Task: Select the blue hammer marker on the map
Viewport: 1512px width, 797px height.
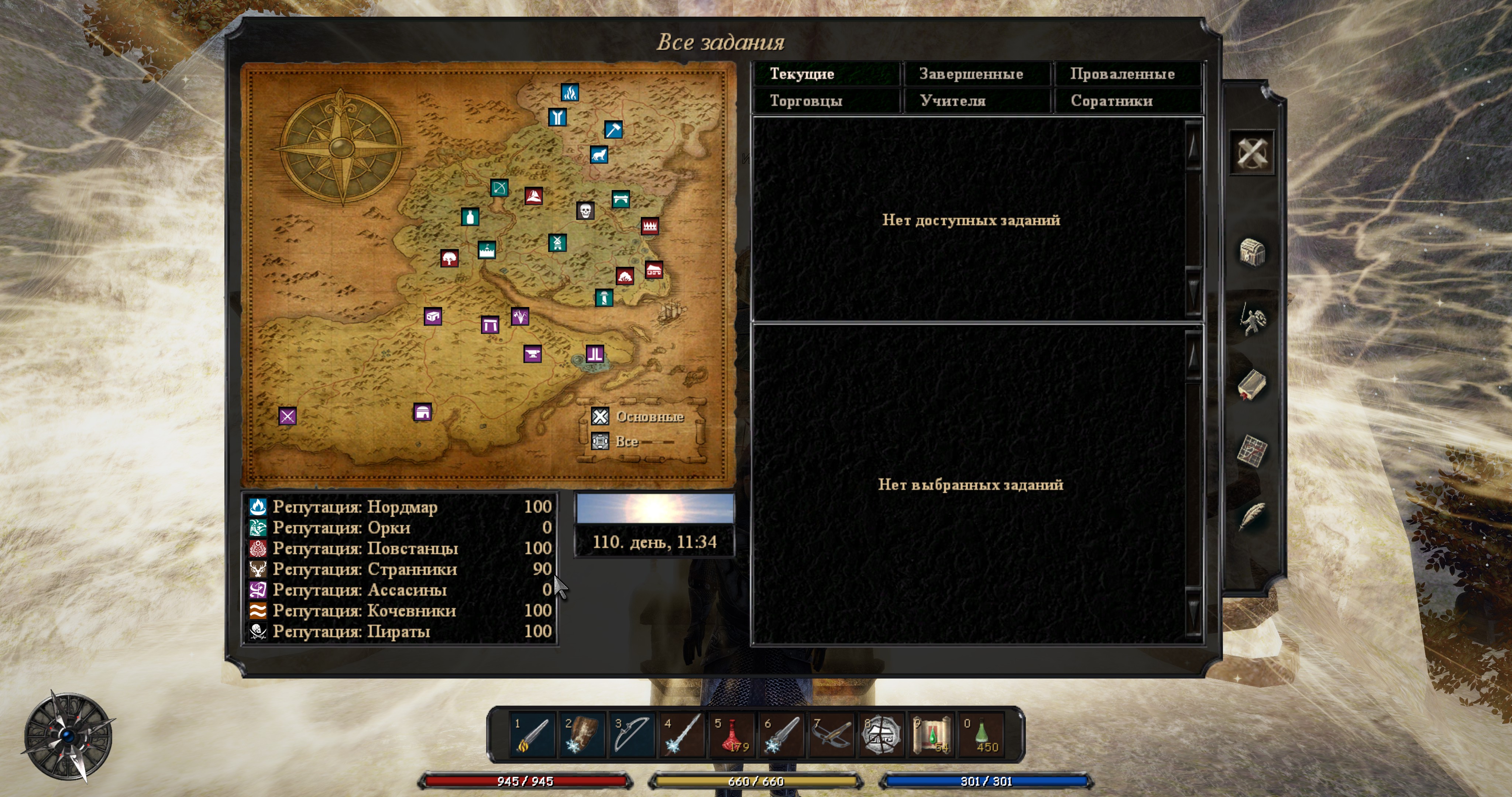Action: coord(614,129)
